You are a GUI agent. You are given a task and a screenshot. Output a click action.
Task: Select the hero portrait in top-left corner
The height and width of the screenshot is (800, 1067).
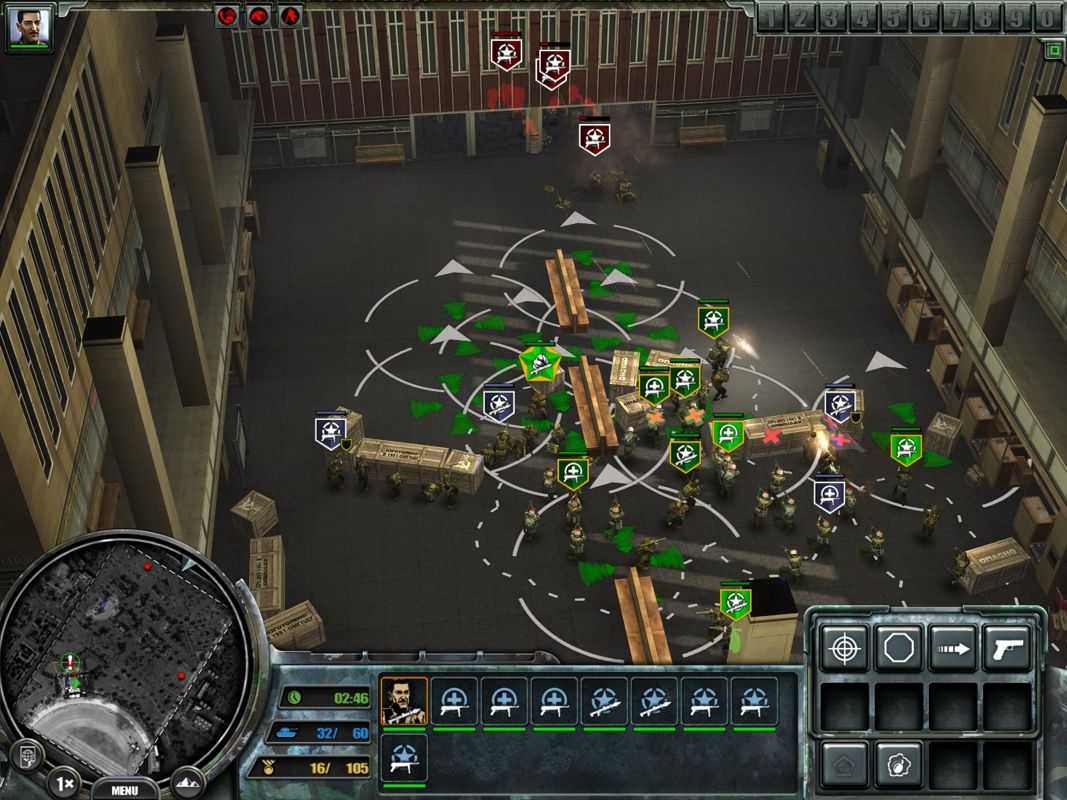28,28
